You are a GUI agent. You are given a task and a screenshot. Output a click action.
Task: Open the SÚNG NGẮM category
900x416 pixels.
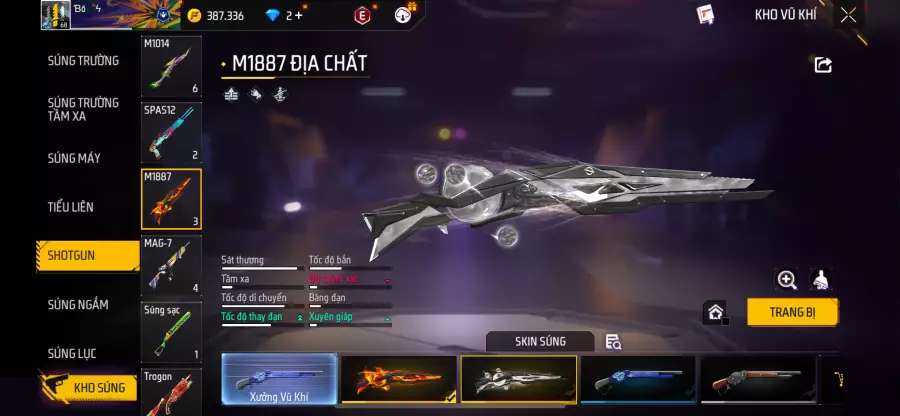(78, 305)
